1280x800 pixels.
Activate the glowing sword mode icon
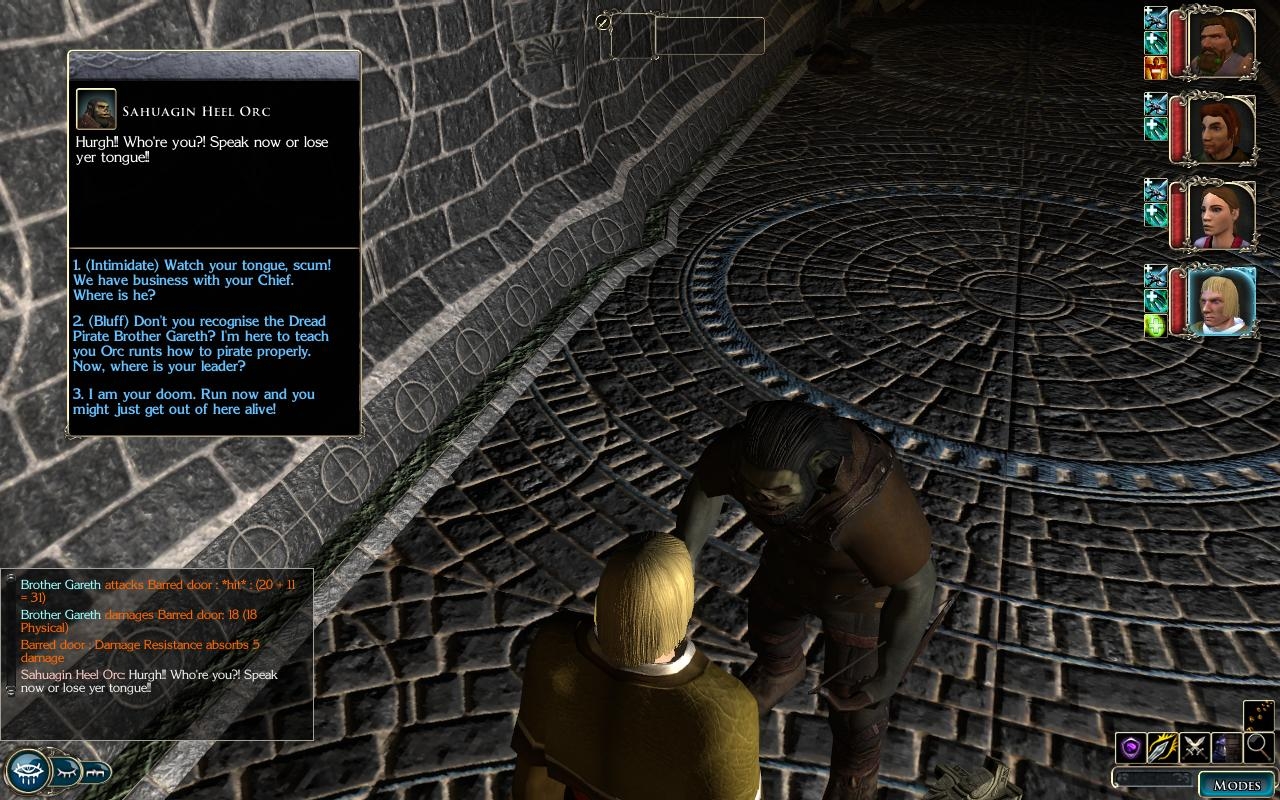1163,747
